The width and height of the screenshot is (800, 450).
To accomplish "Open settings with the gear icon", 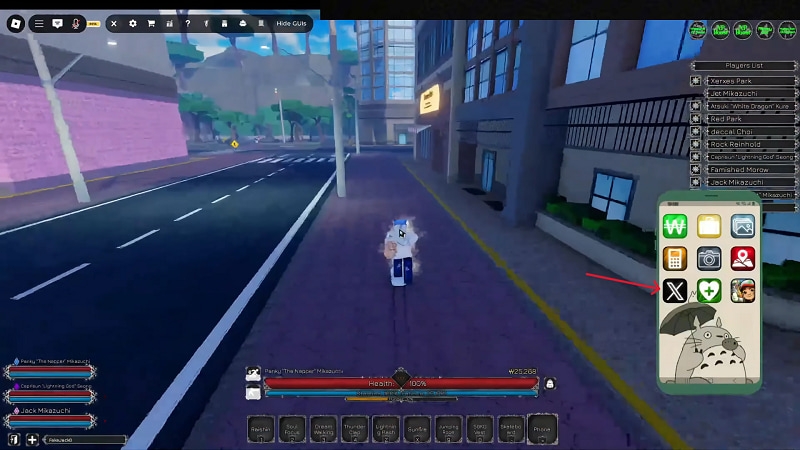I will click(x=133, y=23).
